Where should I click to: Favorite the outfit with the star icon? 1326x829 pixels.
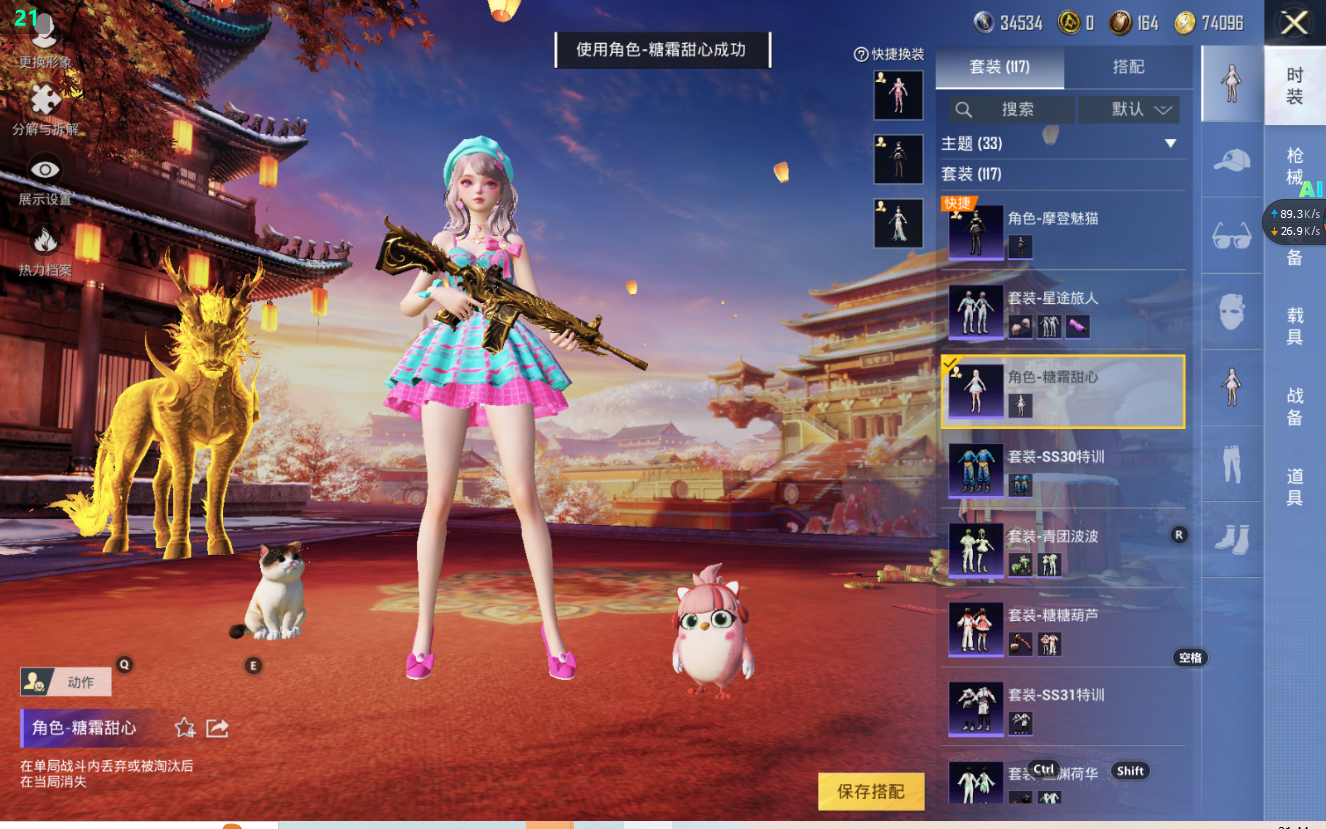[x=185, y=728]
